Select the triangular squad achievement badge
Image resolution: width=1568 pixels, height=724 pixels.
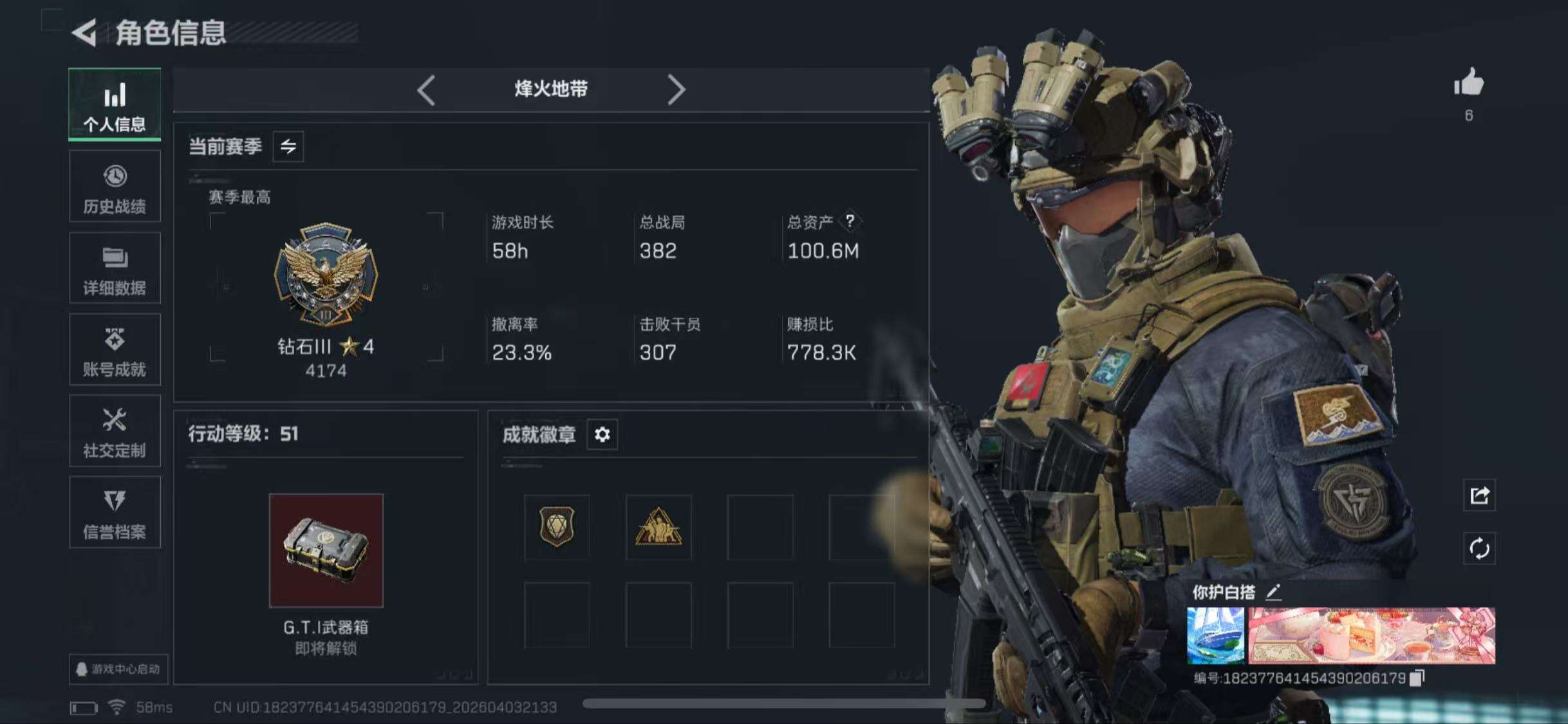click(x=658, y=527)
